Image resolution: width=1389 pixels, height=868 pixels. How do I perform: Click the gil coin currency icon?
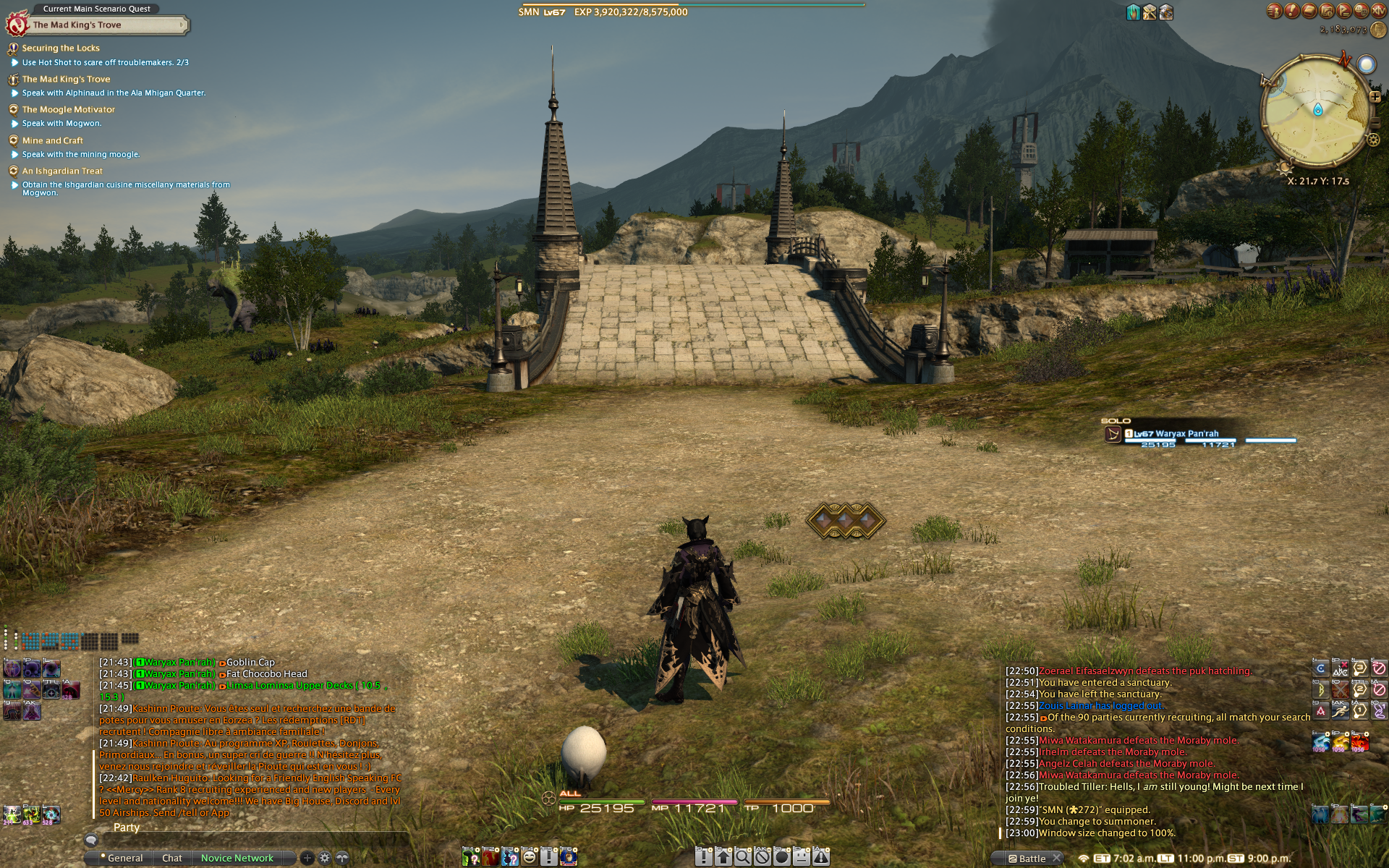click(x=1378, y=30)
